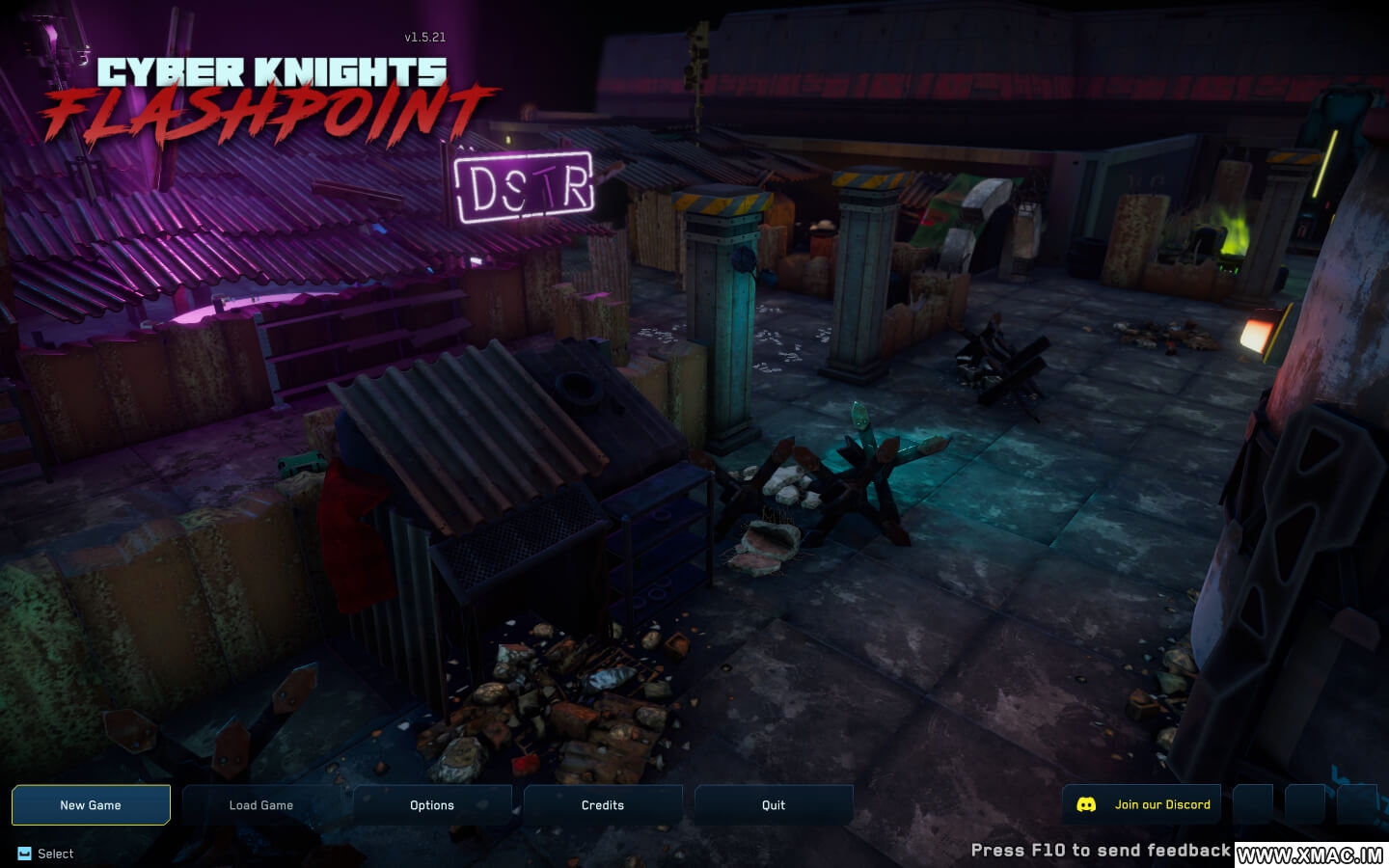
Task: Quit the game
Action: (774, 805)
